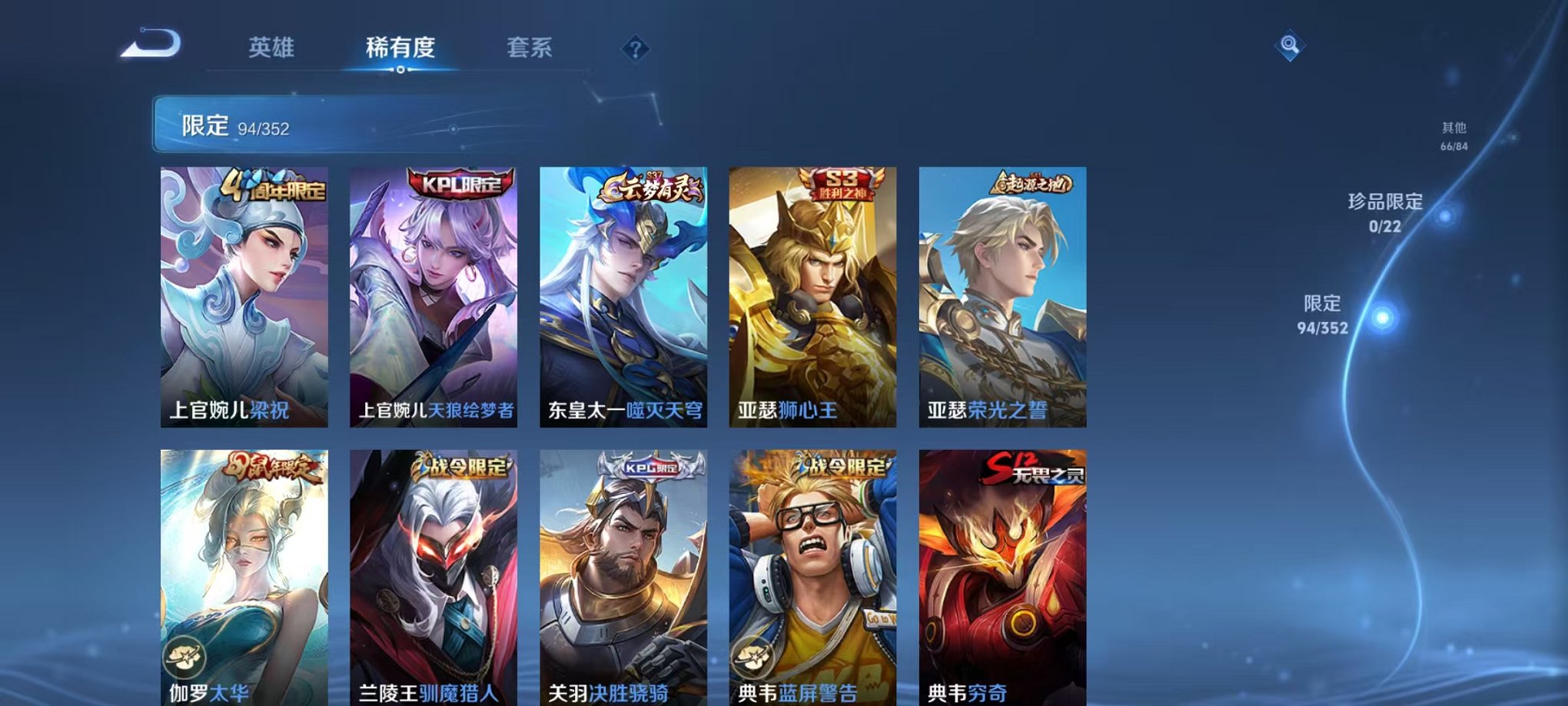Switch to the 套系 tab
This screenshot has height=706, width=1568.
tap(535, 48)
